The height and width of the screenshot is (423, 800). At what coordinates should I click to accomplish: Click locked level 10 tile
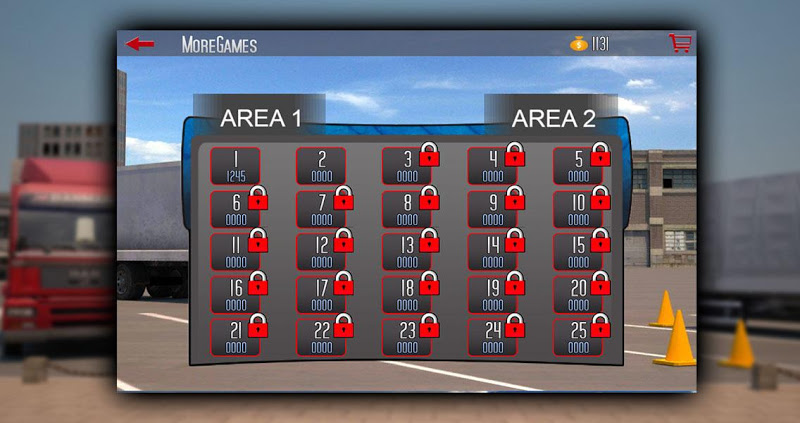[x=579, y=209]
